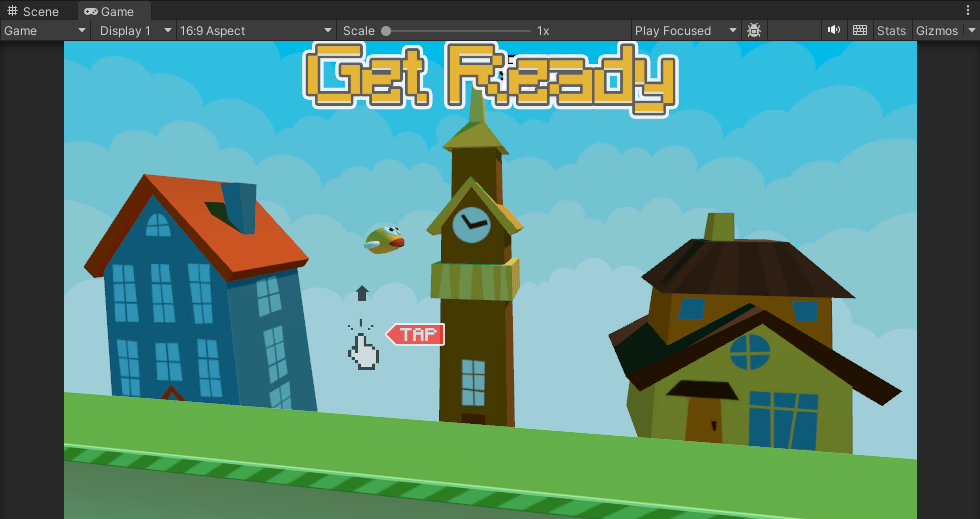Toggle the Stats overlay button
Screen dimensions: 980x519
(x=891, y=31)
